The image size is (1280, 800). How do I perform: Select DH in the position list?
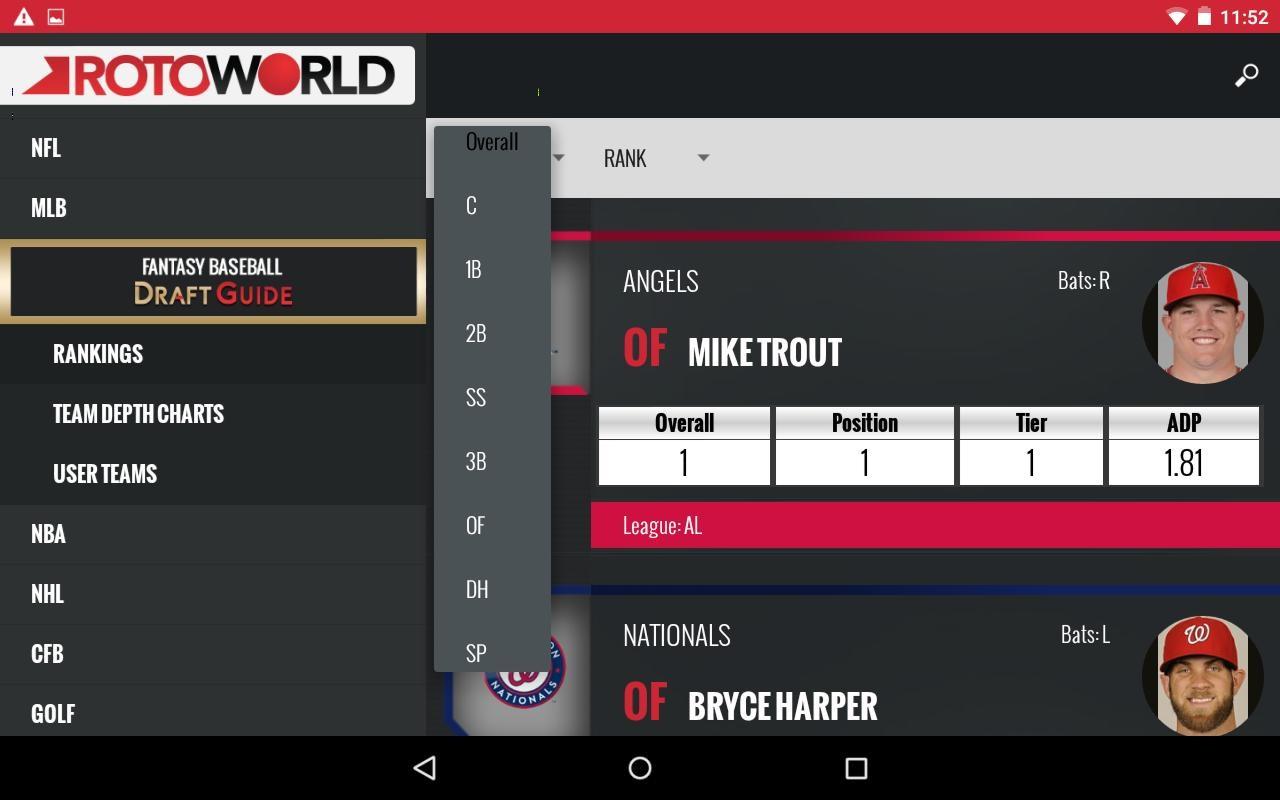tap(477, 590)
